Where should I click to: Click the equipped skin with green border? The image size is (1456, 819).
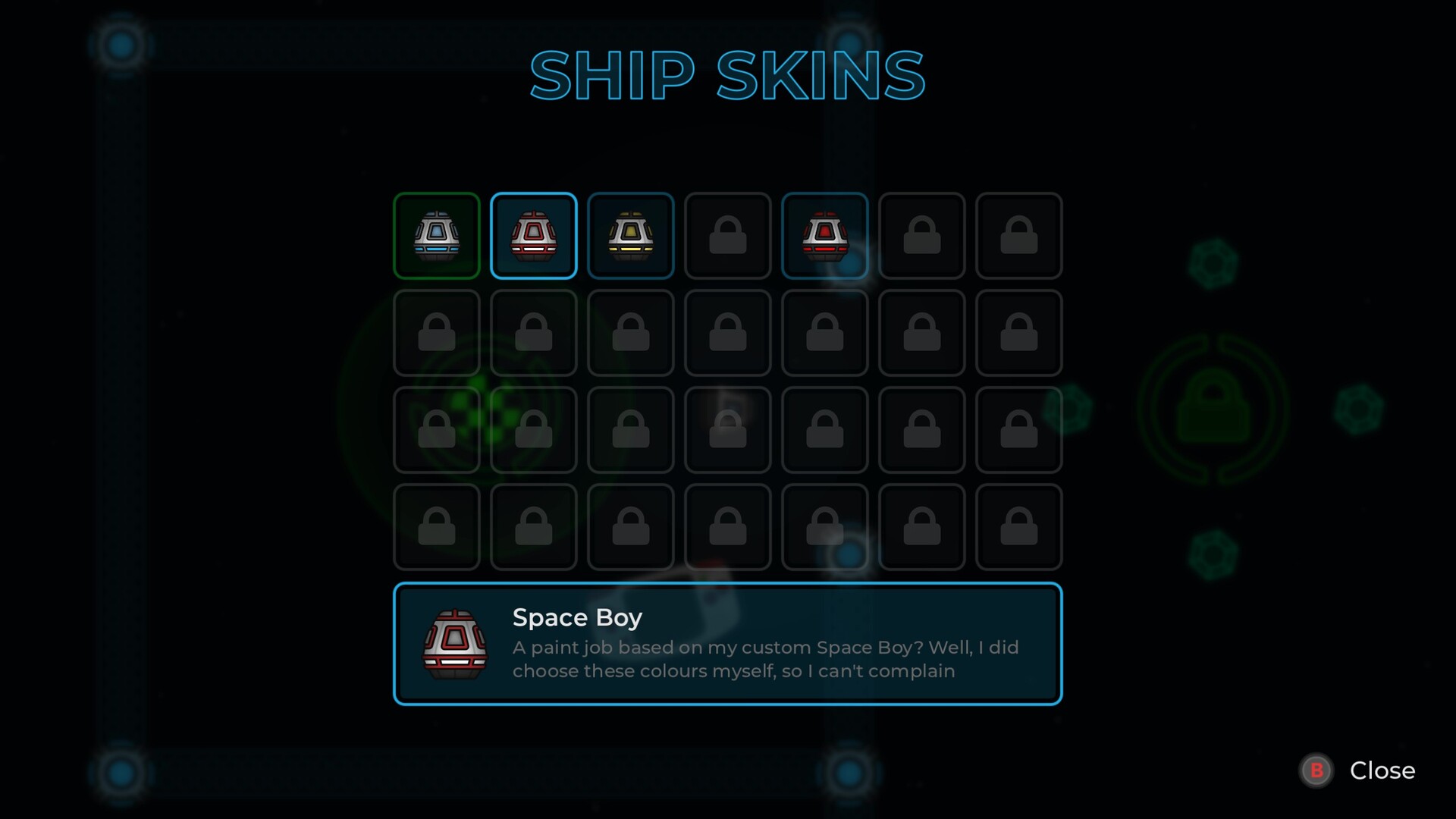coord(436,236)
